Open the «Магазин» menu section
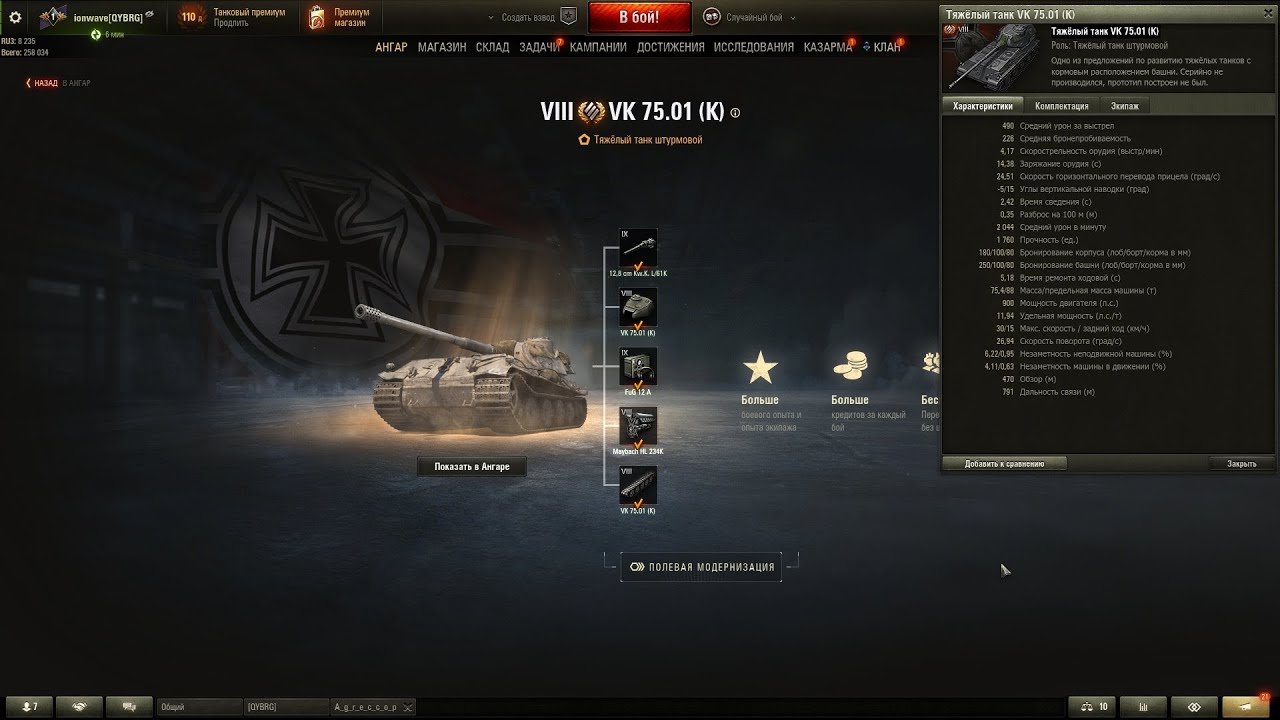Screen dimensions: 1280x720 [x=441, y=47]
